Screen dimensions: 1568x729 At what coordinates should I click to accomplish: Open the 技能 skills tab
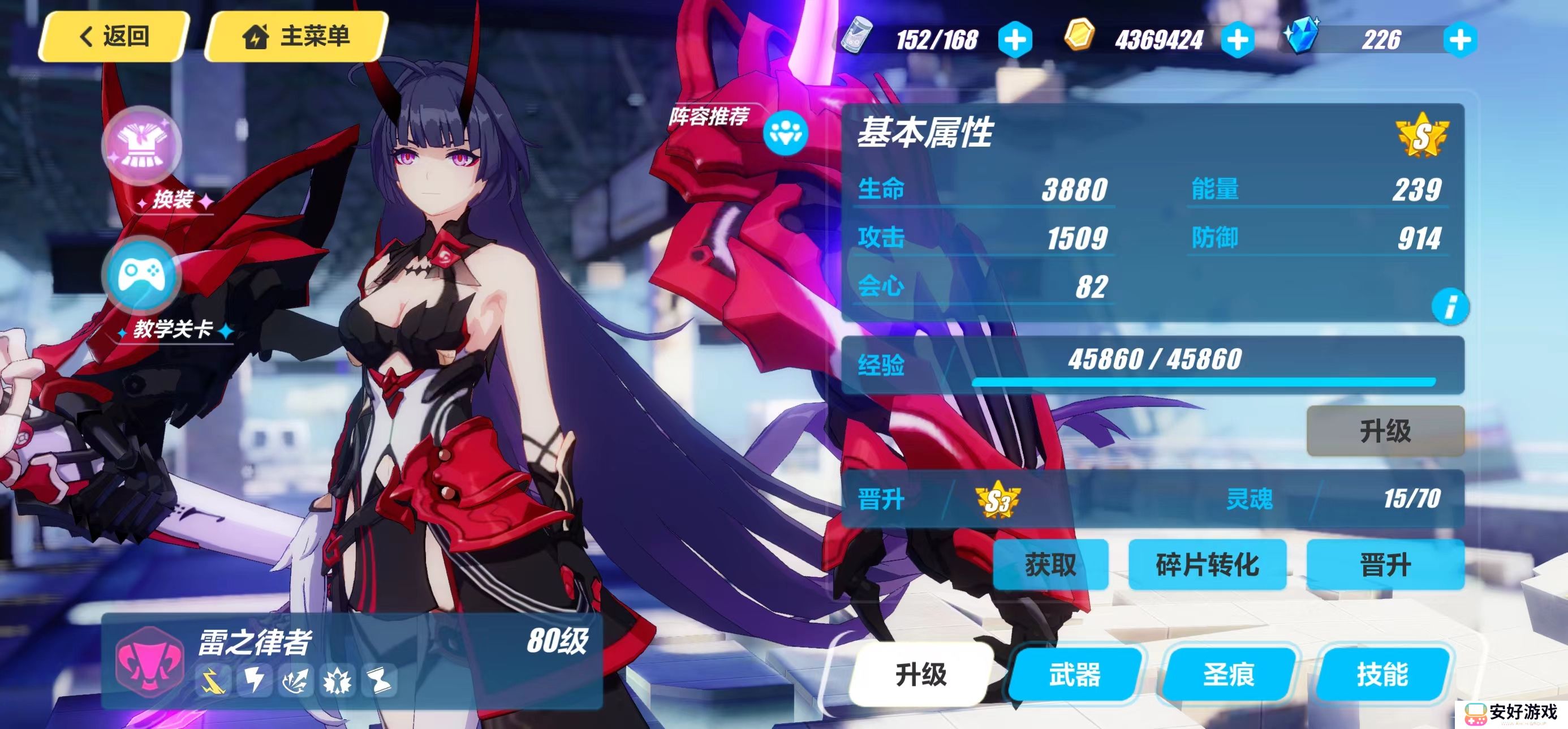tap(1382, 674)
